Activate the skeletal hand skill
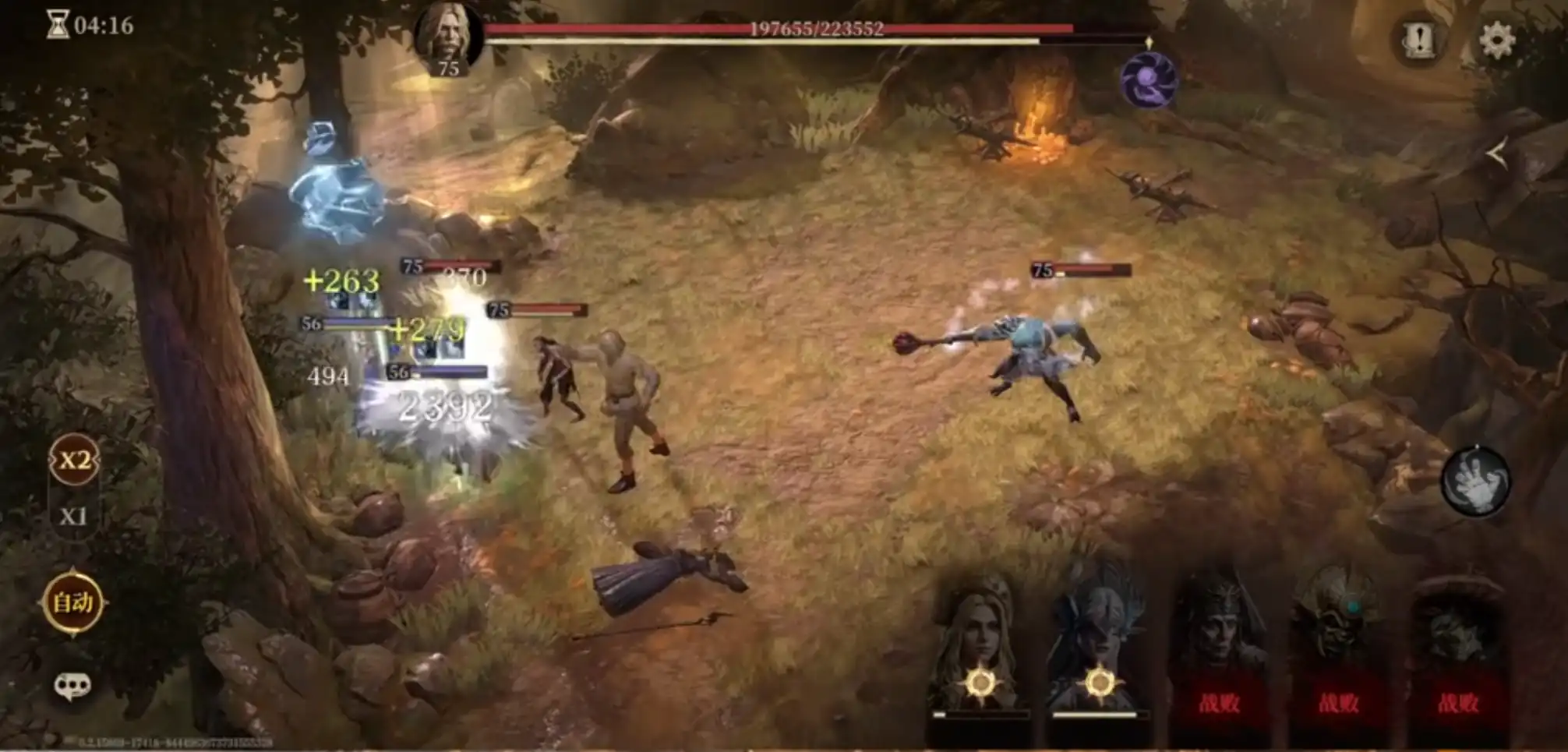The image size is (1568, 752). click(x=1475, y=482)
